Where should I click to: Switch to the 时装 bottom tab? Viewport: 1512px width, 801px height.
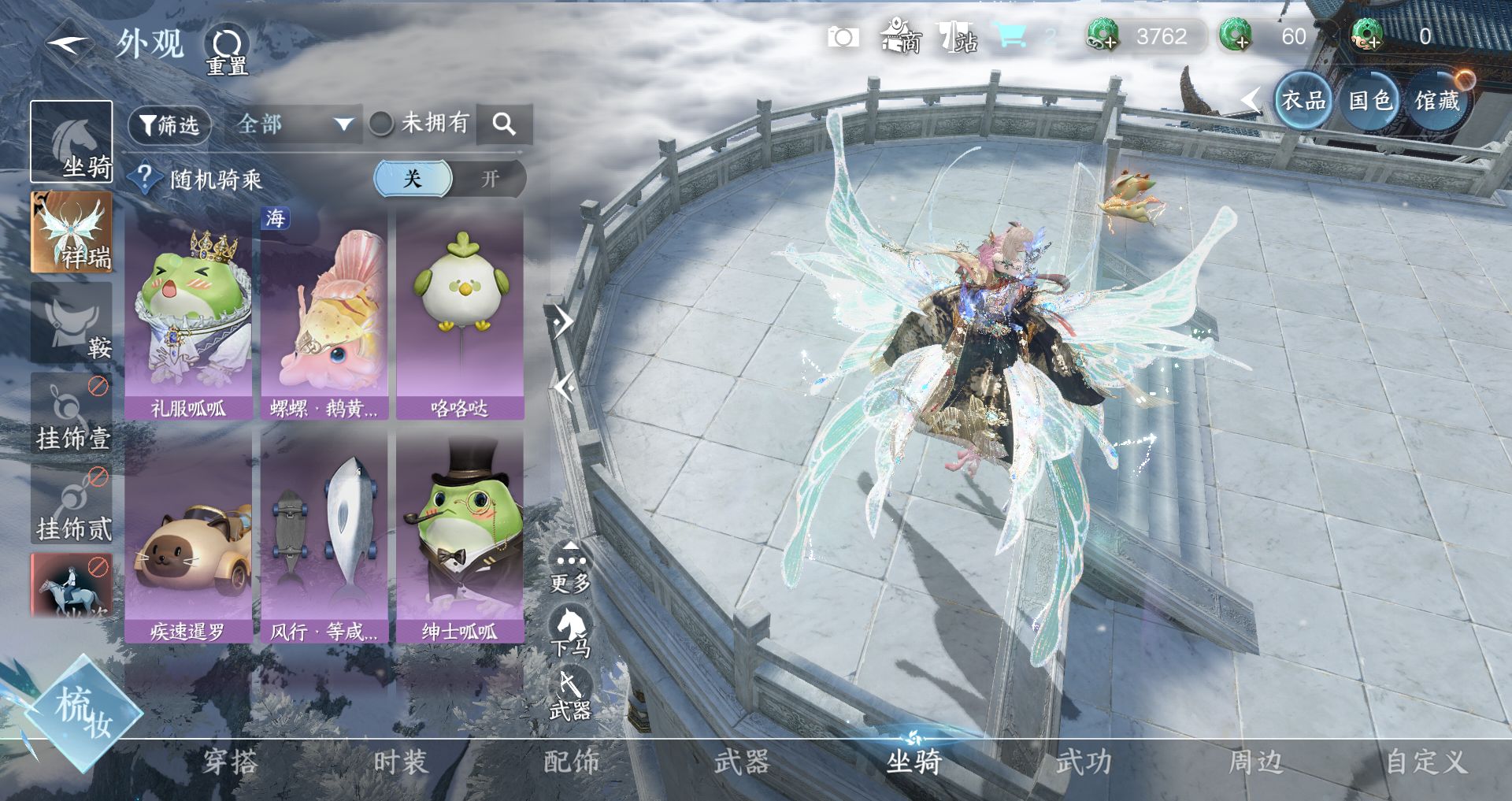tap(400, 762)
